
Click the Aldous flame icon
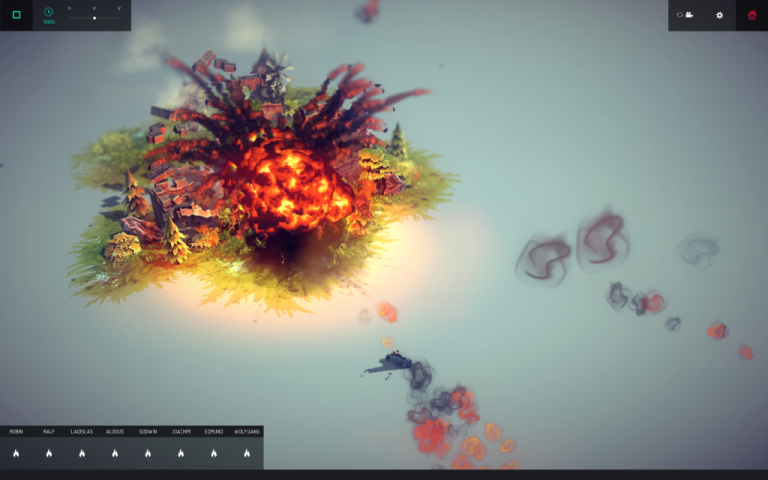pos(115,453)
